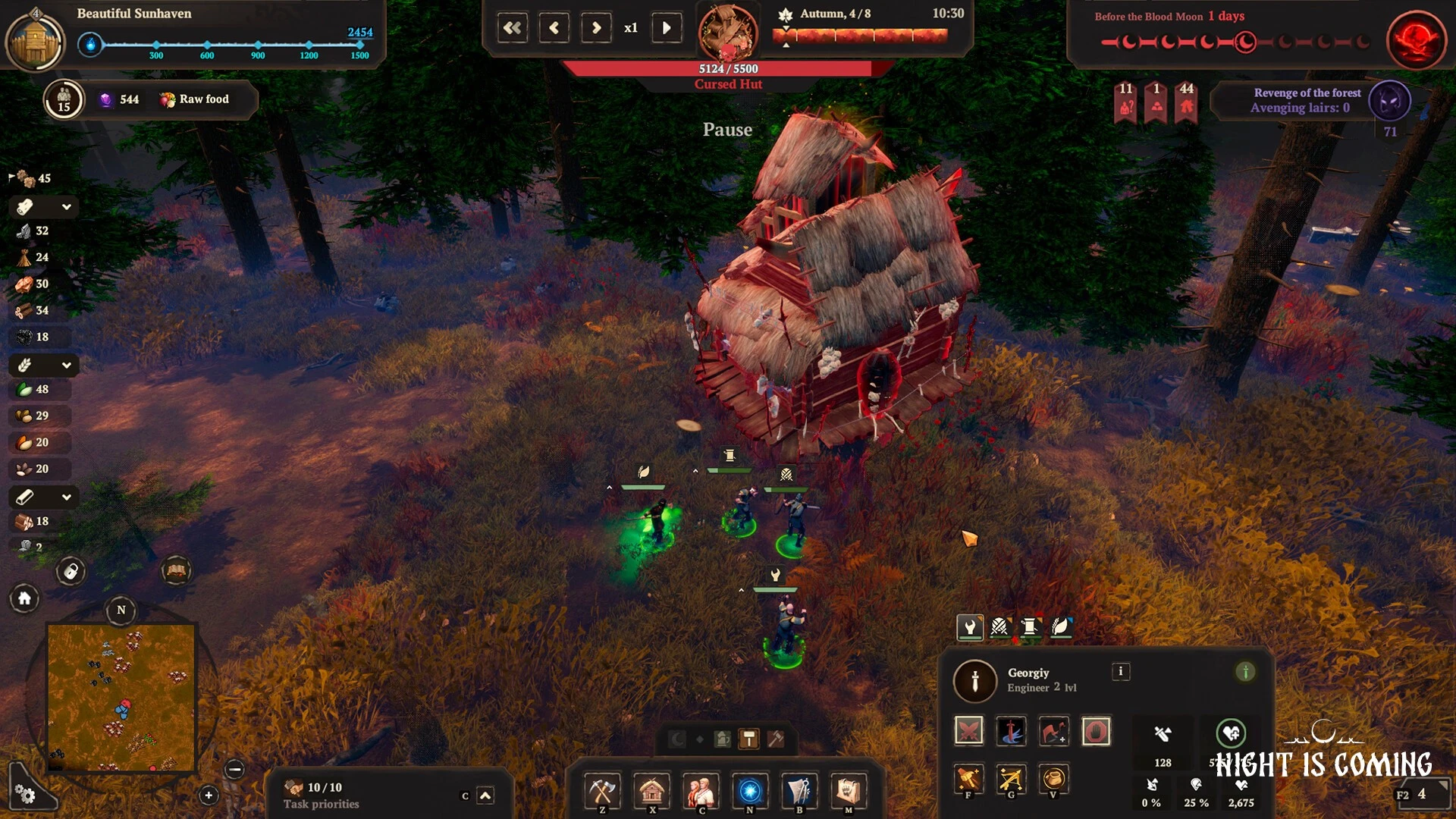Select the bow and arrow ability
Viewport: 1456px width, 819px height.
[x=1011, y=779]
